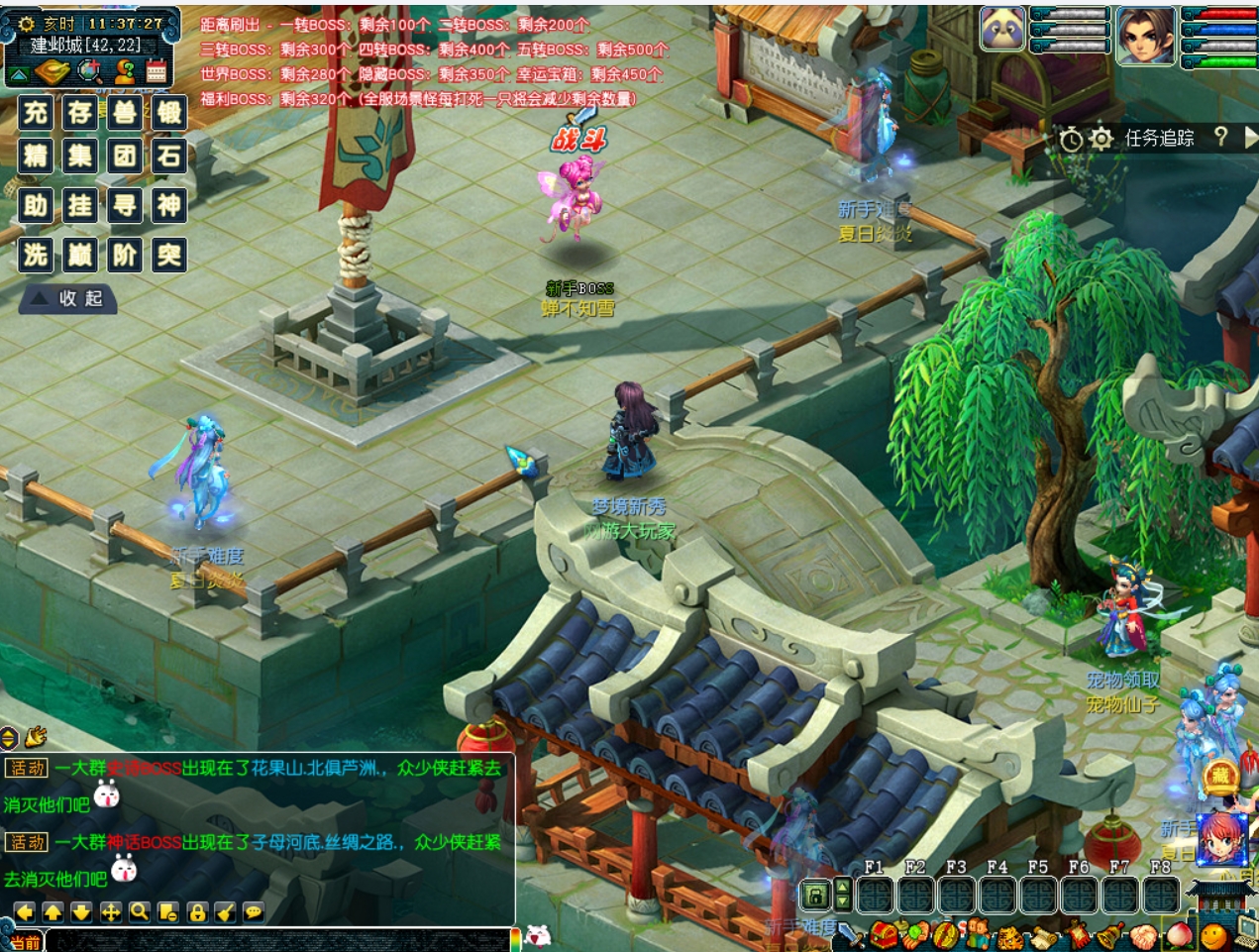Open the world map magnifier icon
Image resolution: width=1259 pixels, height=952 pixels.
[x=90, y=71]
